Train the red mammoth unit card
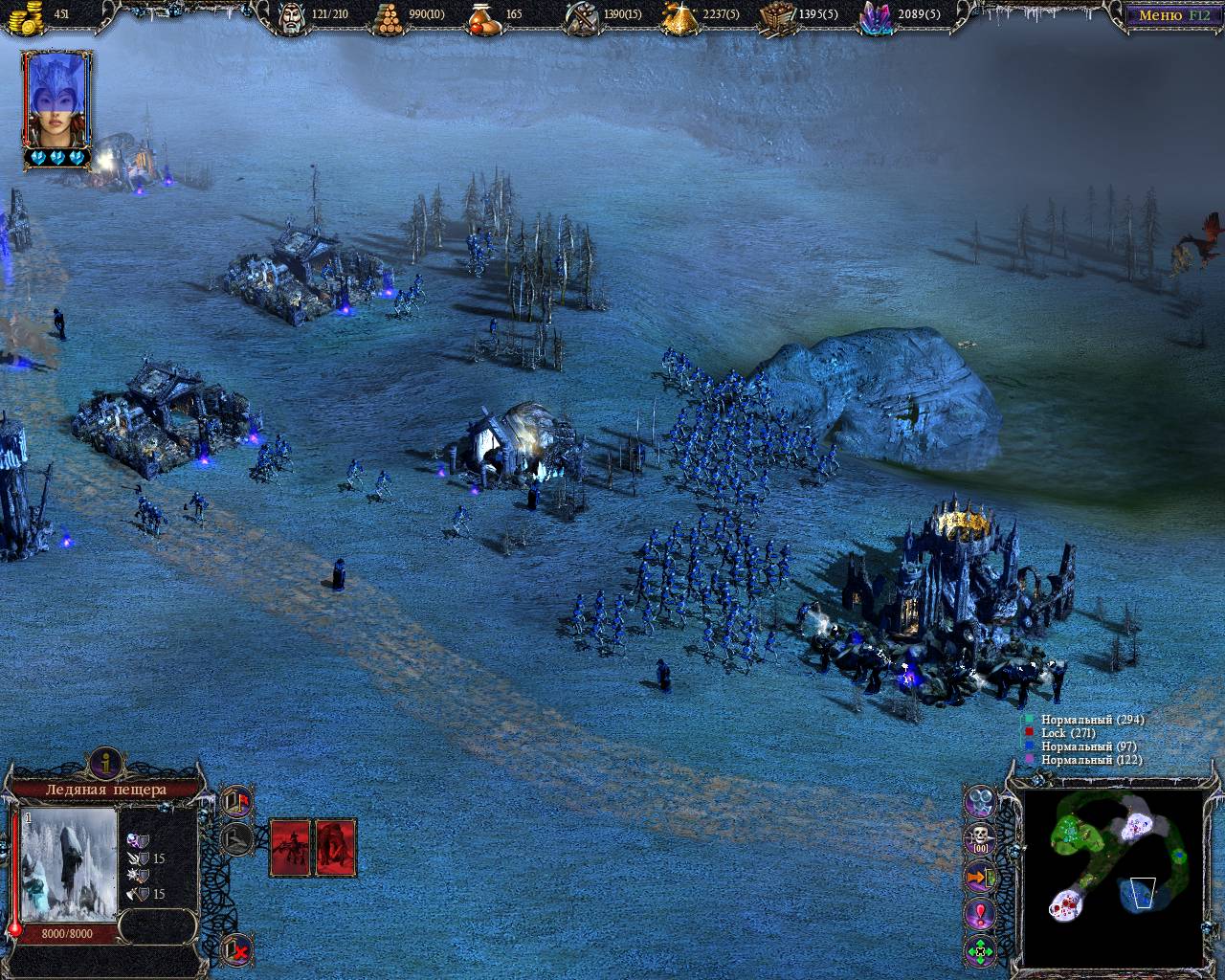 pyautogui.click(x=336, y=847)
